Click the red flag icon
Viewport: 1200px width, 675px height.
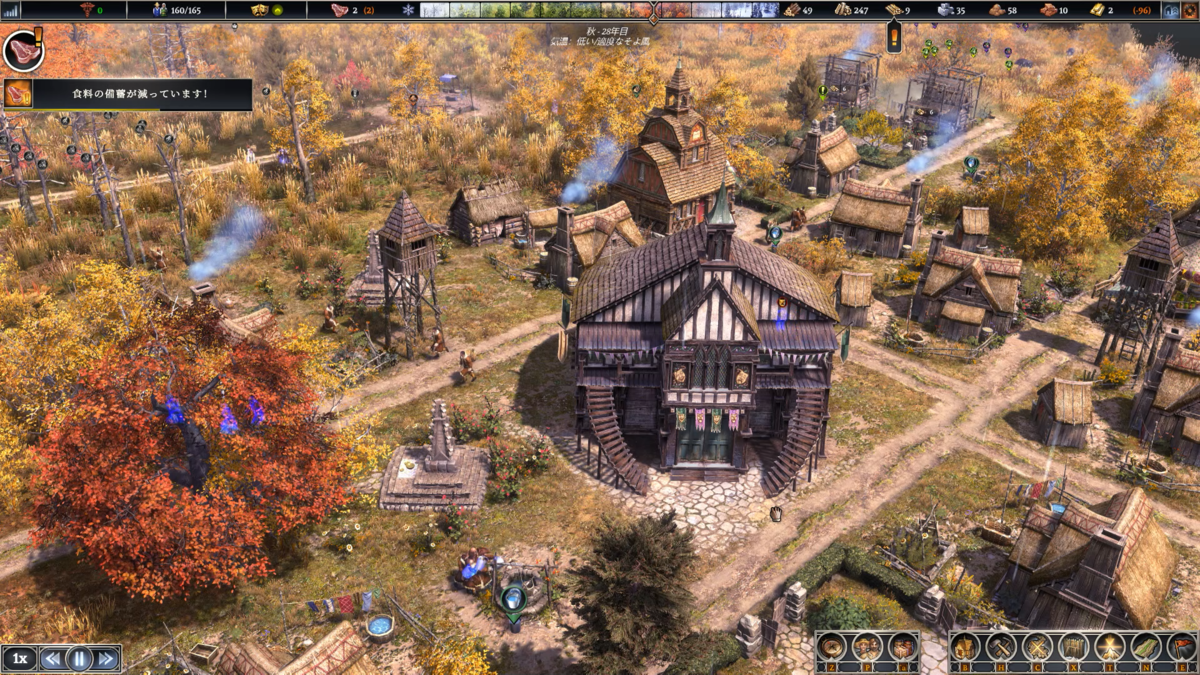(x=1181, y=648)
